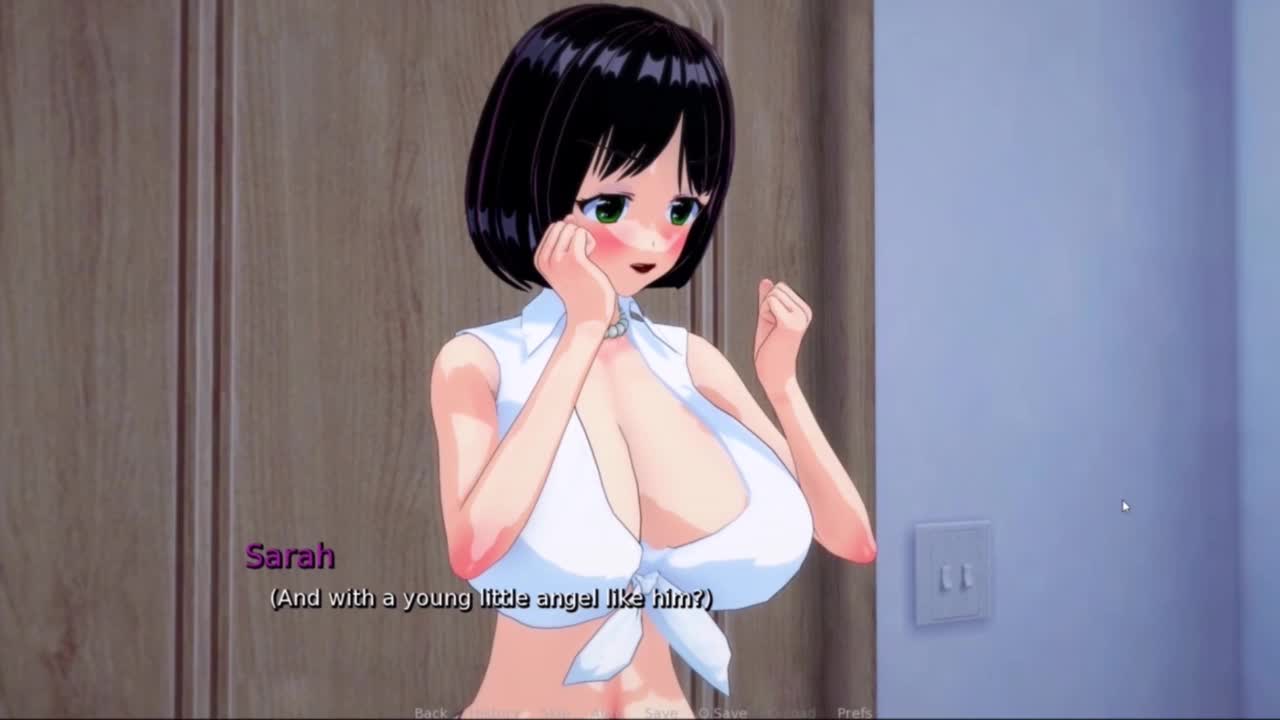Quick save with Q.Save
The image size is (1280, 720).
[x=722, y=712]
